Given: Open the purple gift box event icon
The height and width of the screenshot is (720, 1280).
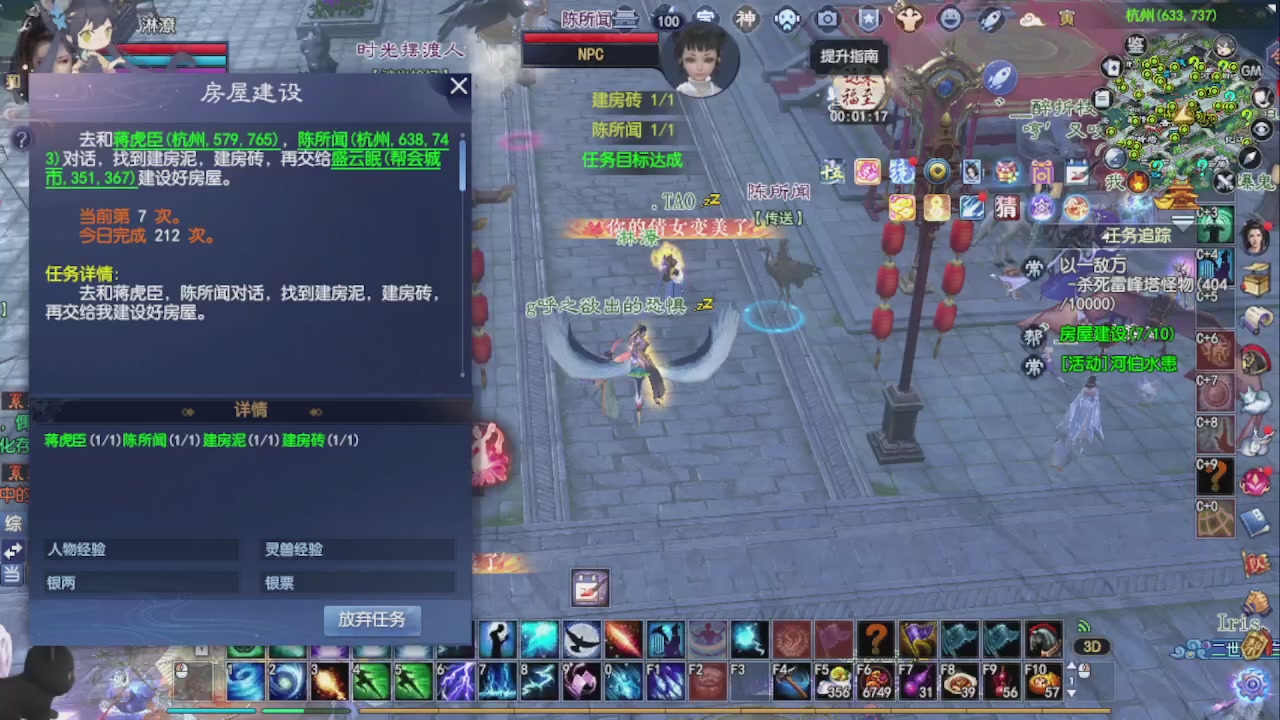Looking at the screenshot, I should pos(1043,173).
